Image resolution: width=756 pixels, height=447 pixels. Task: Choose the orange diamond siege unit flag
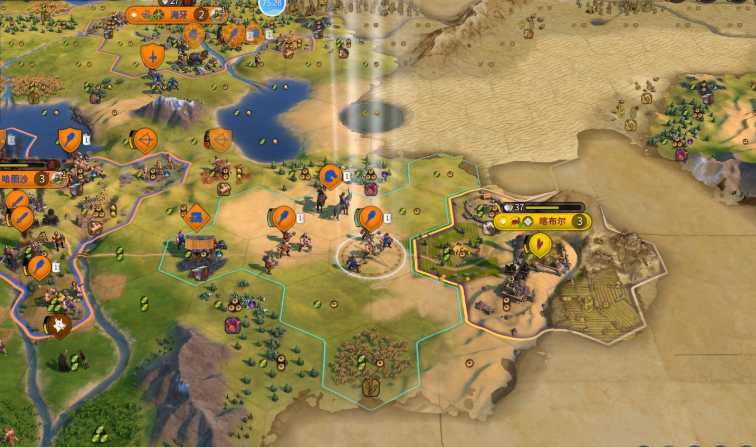pos(196,215)
